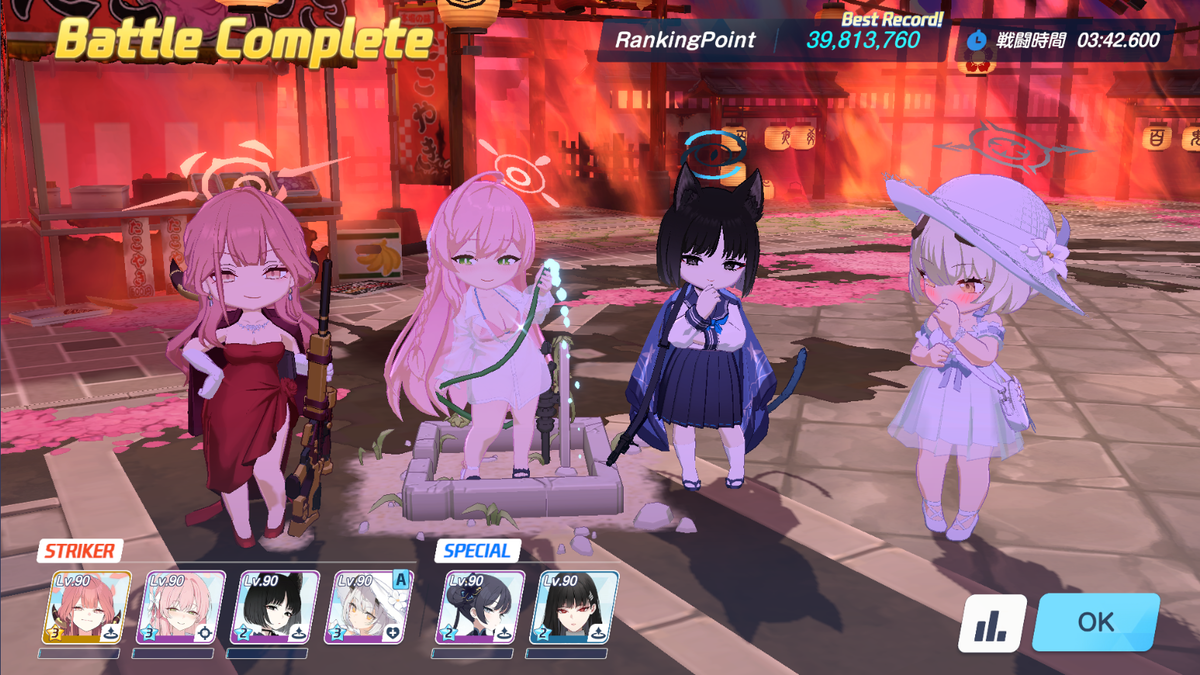1200x675 pixels.
Task: Select the red-haired striker portrait with gold frame
Action: point(86,607)
